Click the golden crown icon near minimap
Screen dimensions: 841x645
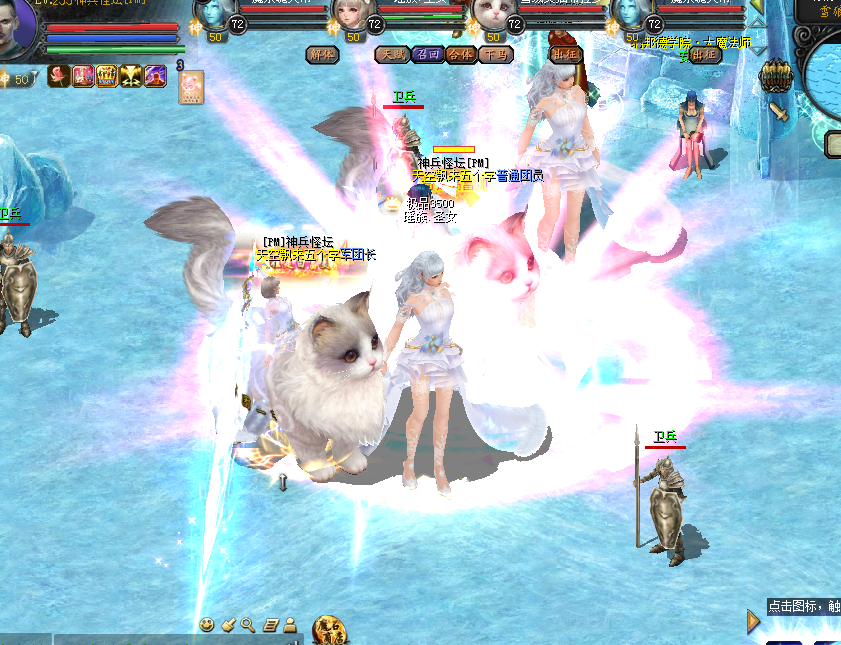776,77
